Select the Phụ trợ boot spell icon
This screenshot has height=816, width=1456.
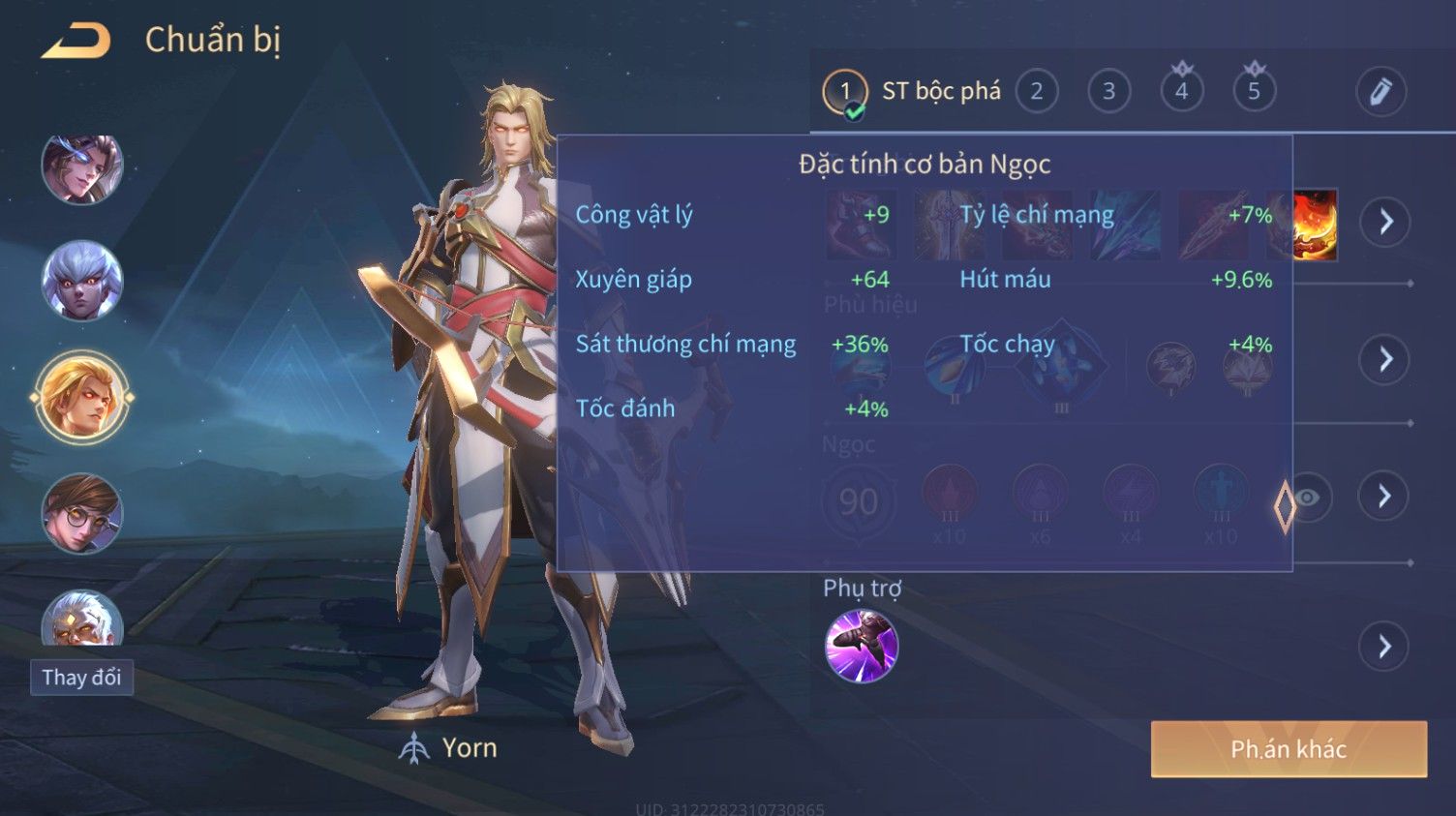tap(861, 646)
